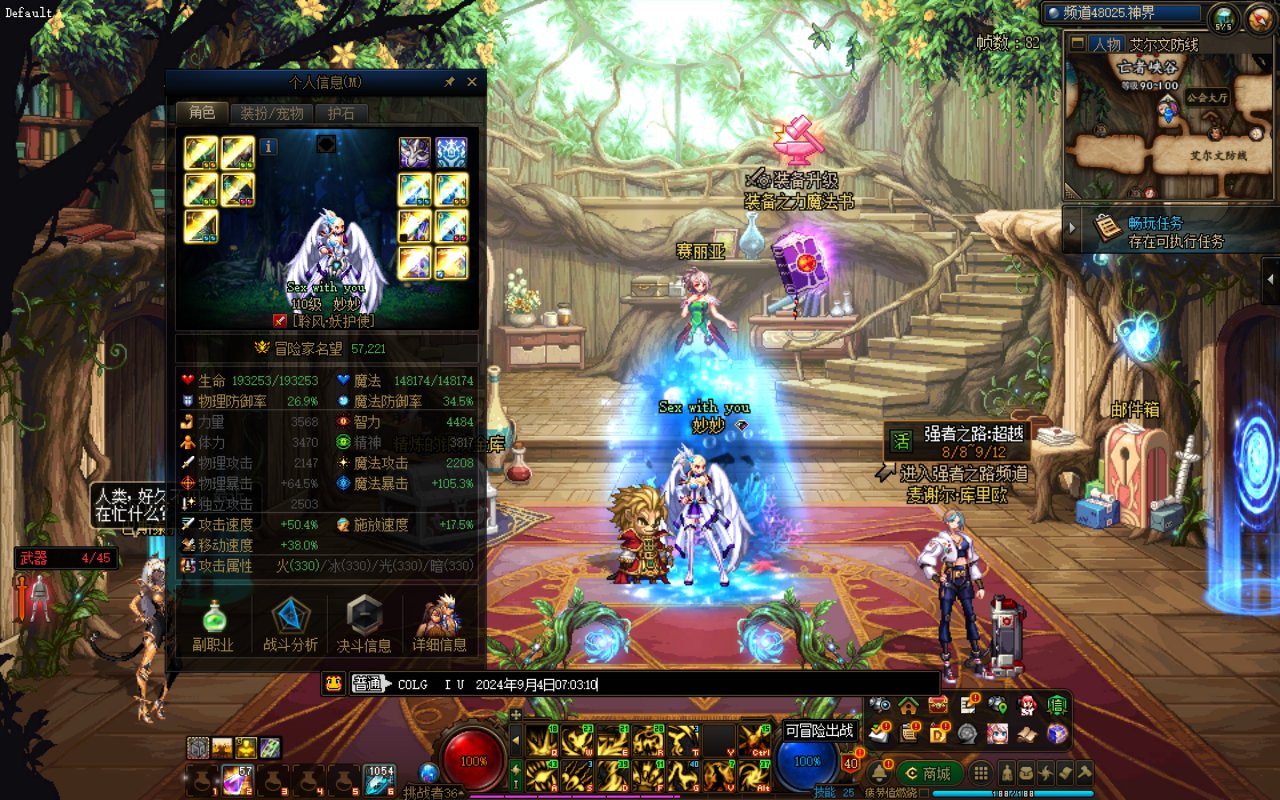Open the 畅玩任务 quest tracker
The image size is (1280, 800).
coord(1160,230)
